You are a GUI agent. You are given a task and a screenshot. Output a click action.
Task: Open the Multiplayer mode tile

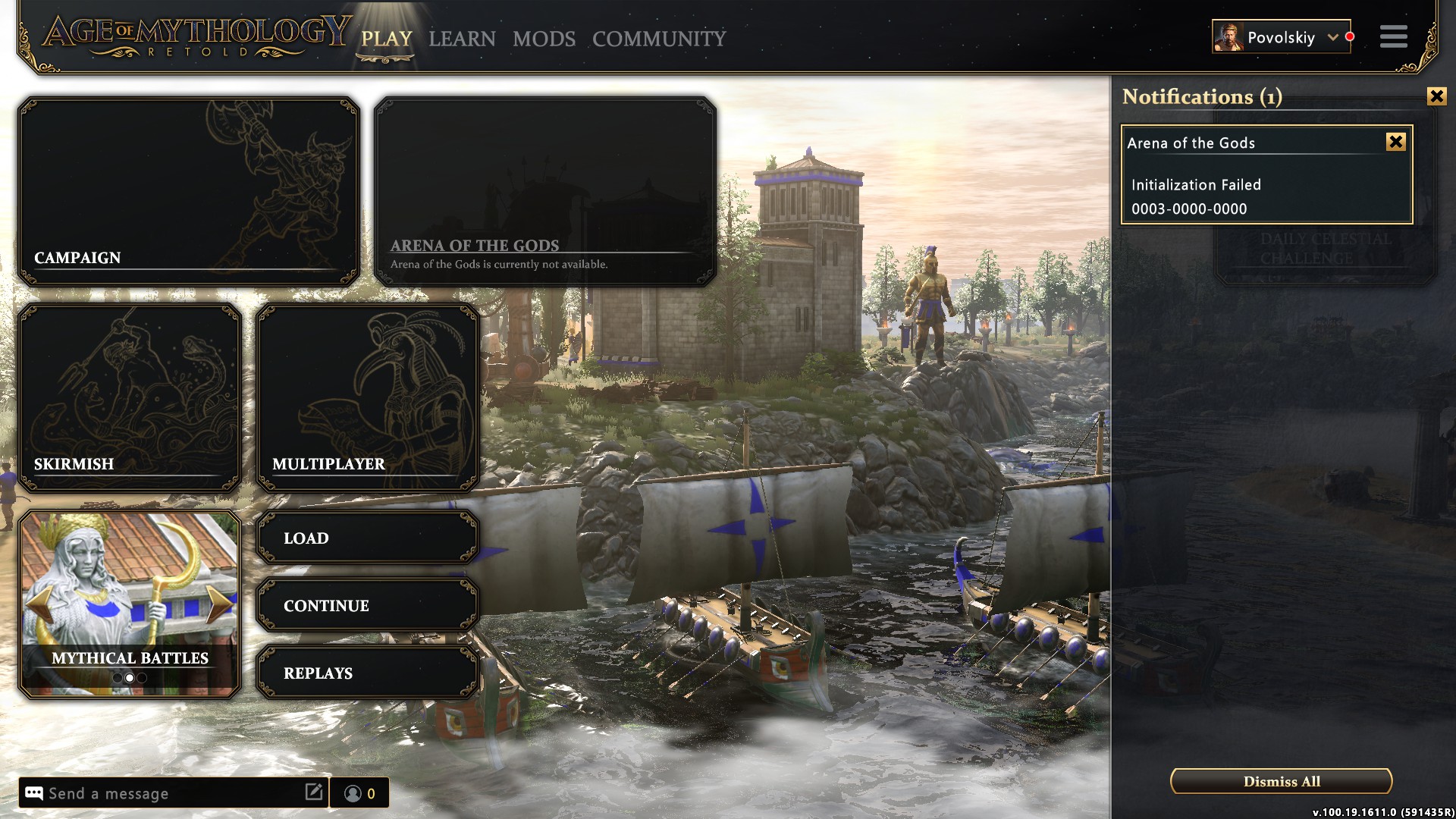tap(368, 397)
